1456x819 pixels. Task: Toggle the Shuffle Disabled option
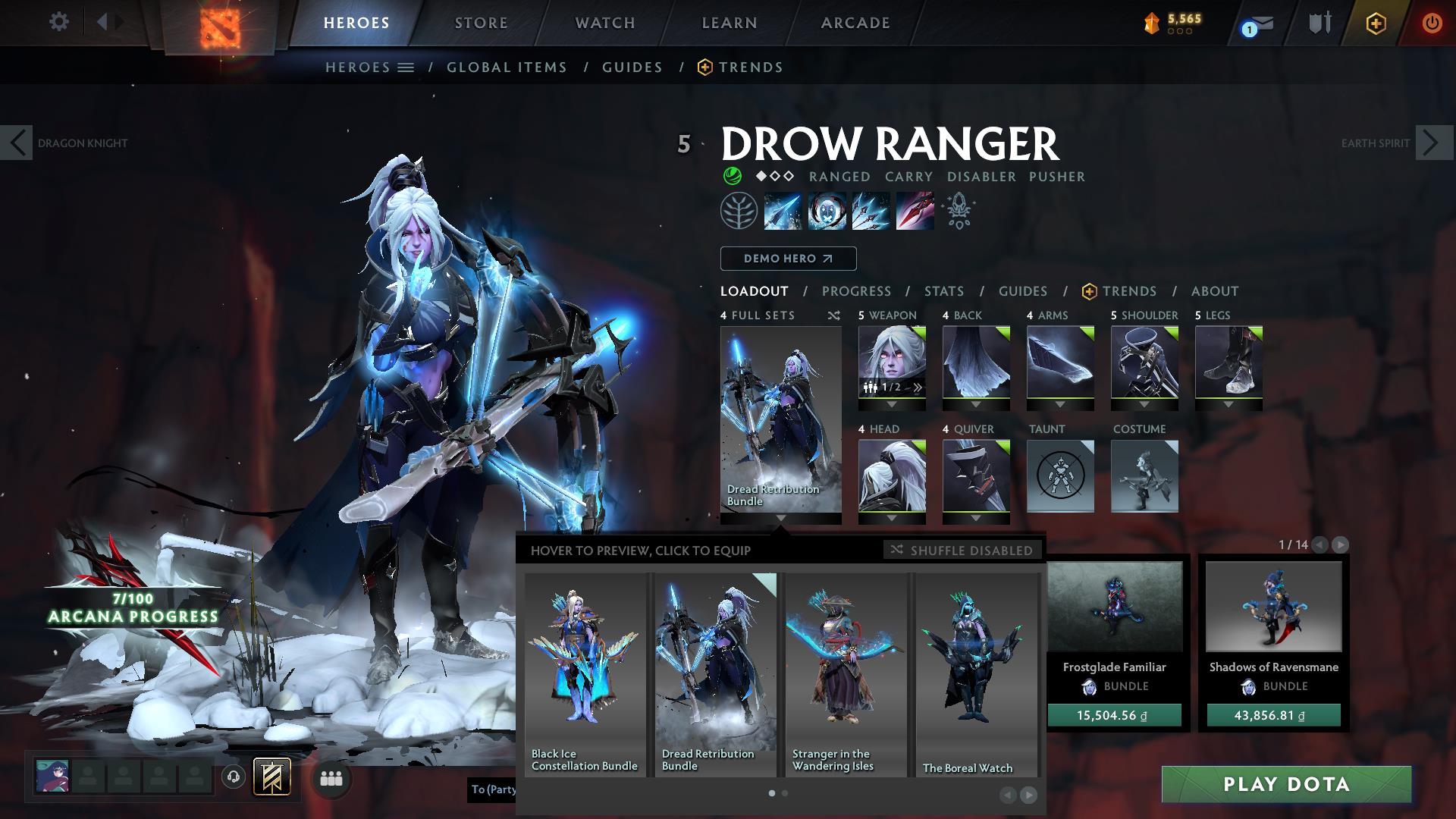click(962, 550)
